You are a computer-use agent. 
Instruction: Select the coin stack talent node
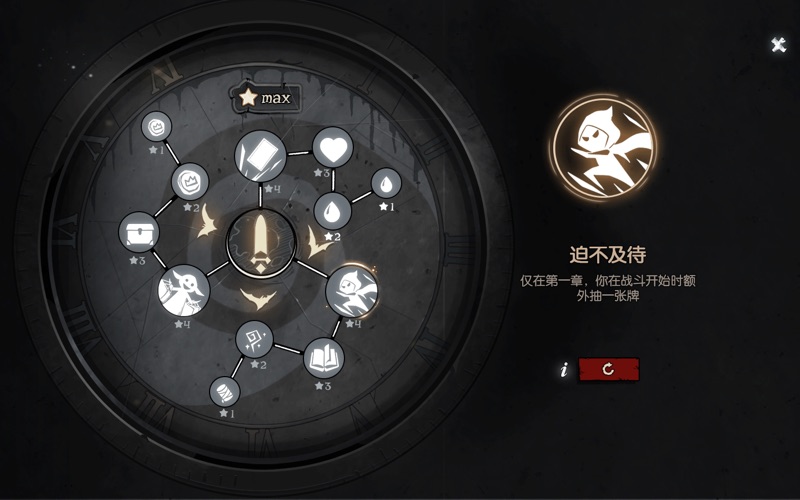pos(225,391)
